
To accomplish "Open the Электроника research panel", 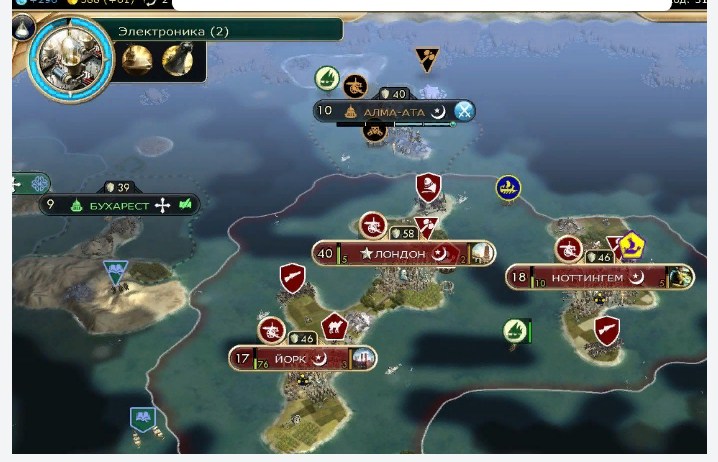I will 175,31.
